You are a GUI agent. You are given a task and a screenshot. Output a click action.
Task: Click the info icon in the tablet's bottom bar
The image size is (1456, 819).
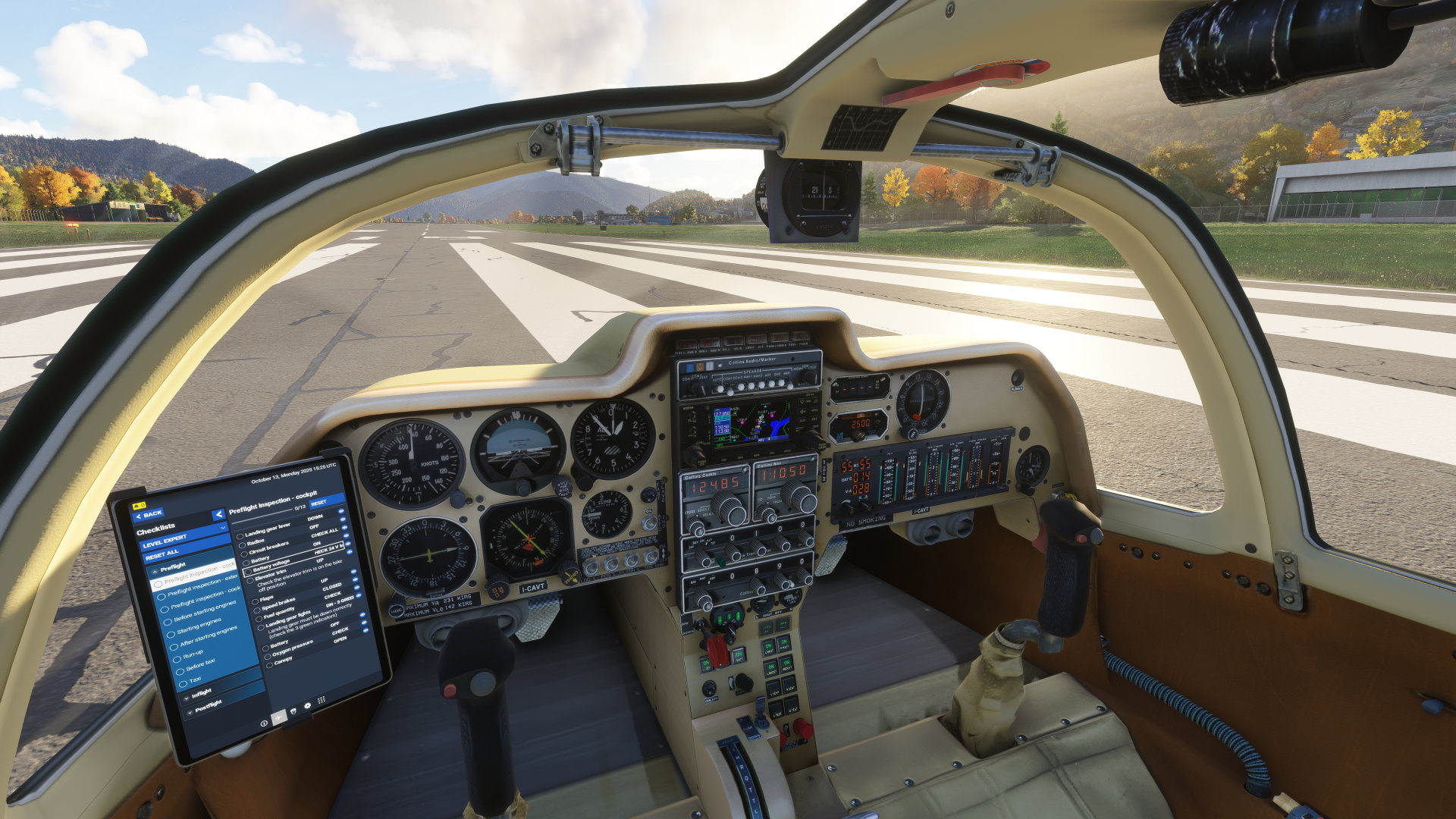click(264, 723)
